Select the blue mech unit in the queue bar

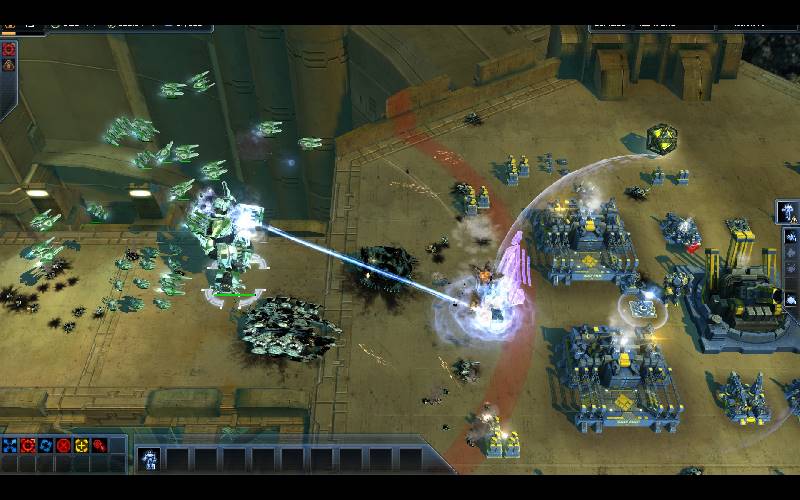tap(148, 459)
